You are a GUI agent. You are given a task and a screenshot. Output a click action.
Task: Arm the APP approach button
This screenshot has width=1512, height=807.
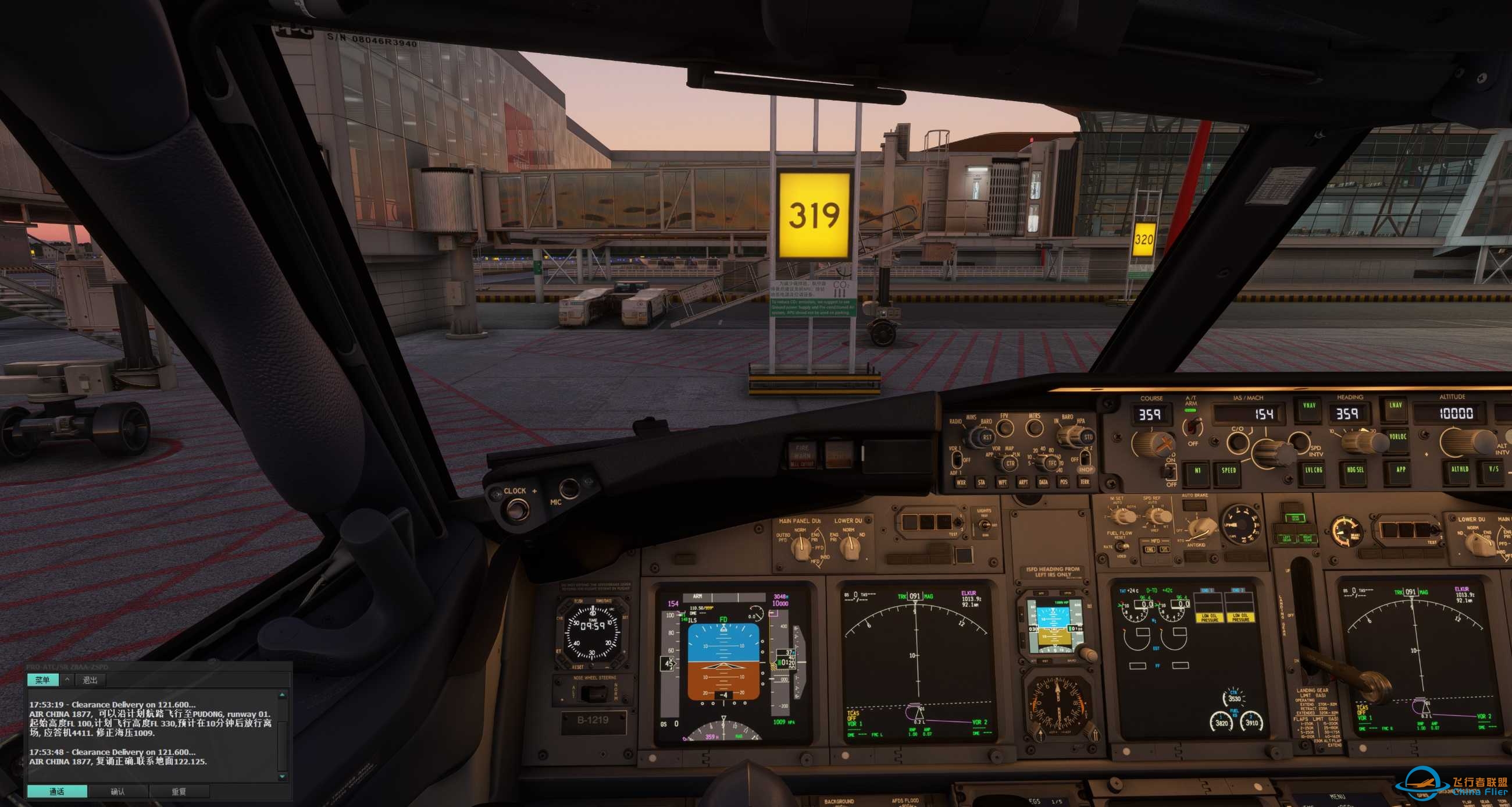point(1400,471)
